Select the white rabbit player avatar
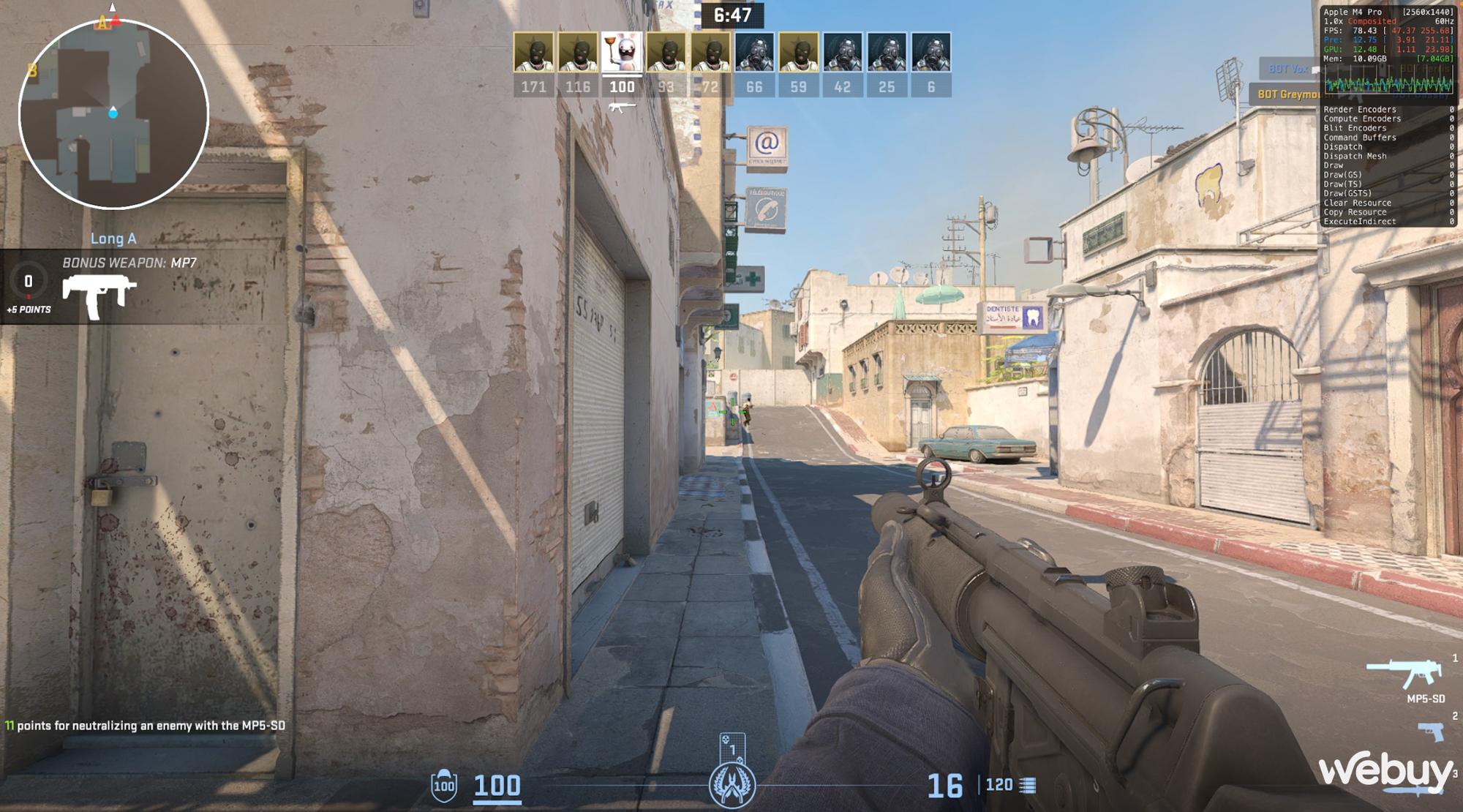Screen dimensions: 1463x812 click(x=622, y=53)
